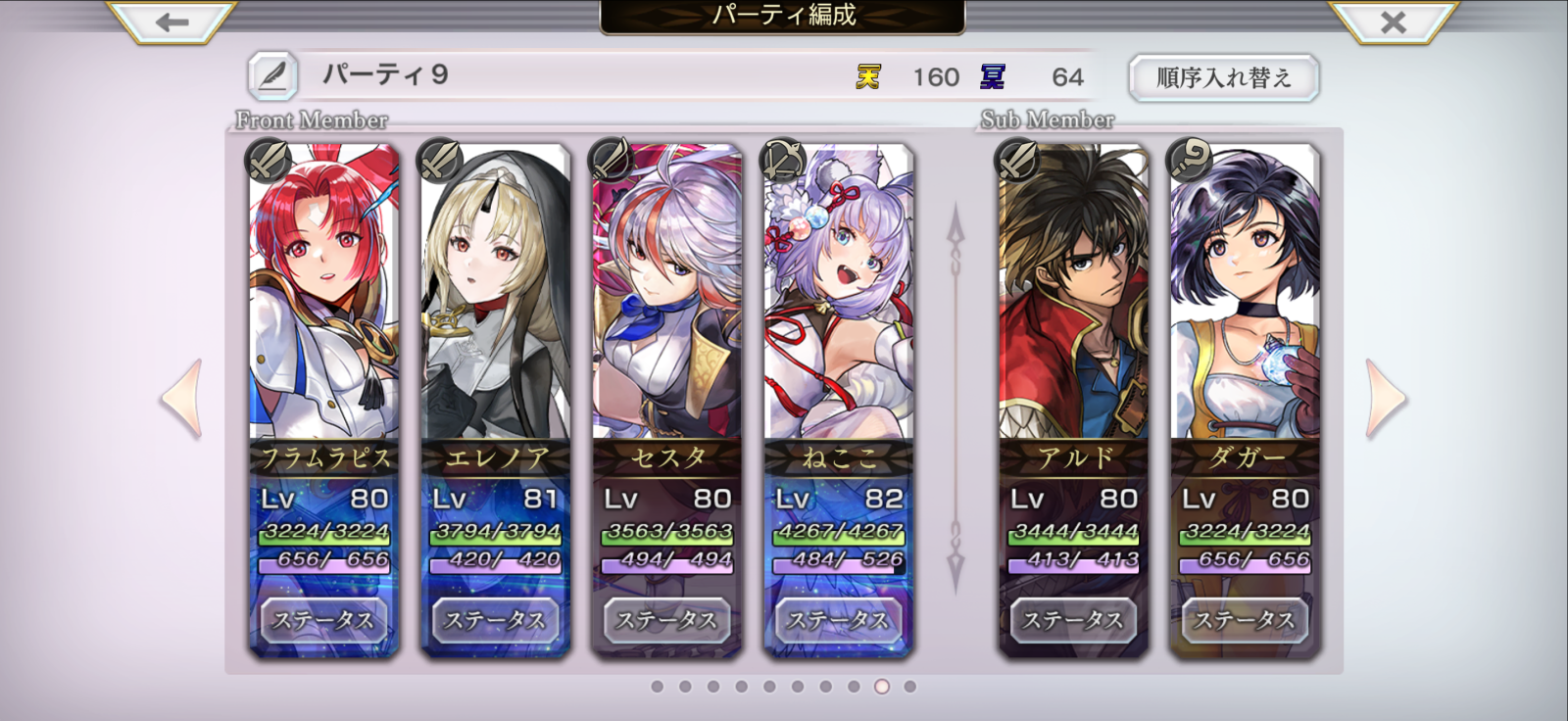Jump to the last party page dot
This screenshot has width=1568, height=721.
910,687
